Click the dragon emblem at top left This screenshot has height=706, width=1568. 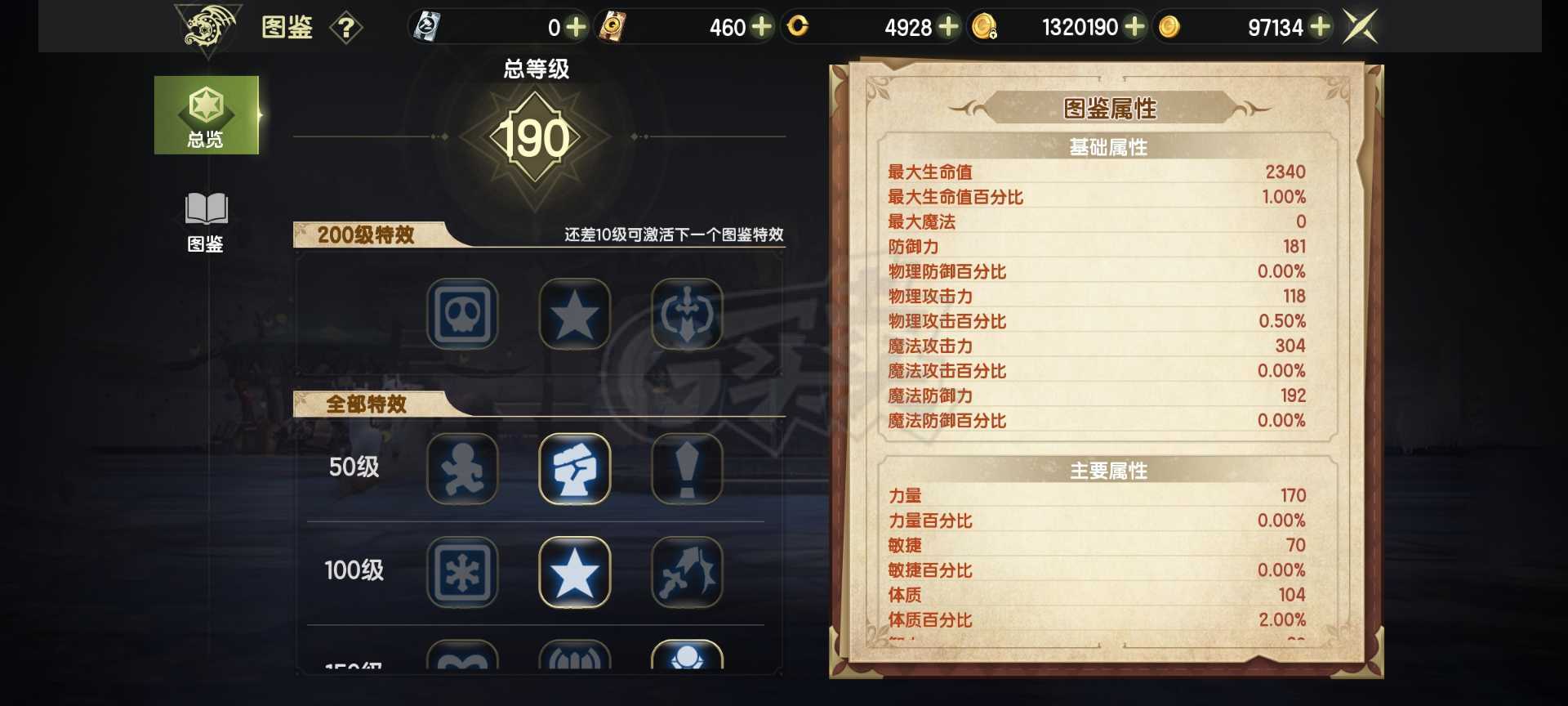208,26
